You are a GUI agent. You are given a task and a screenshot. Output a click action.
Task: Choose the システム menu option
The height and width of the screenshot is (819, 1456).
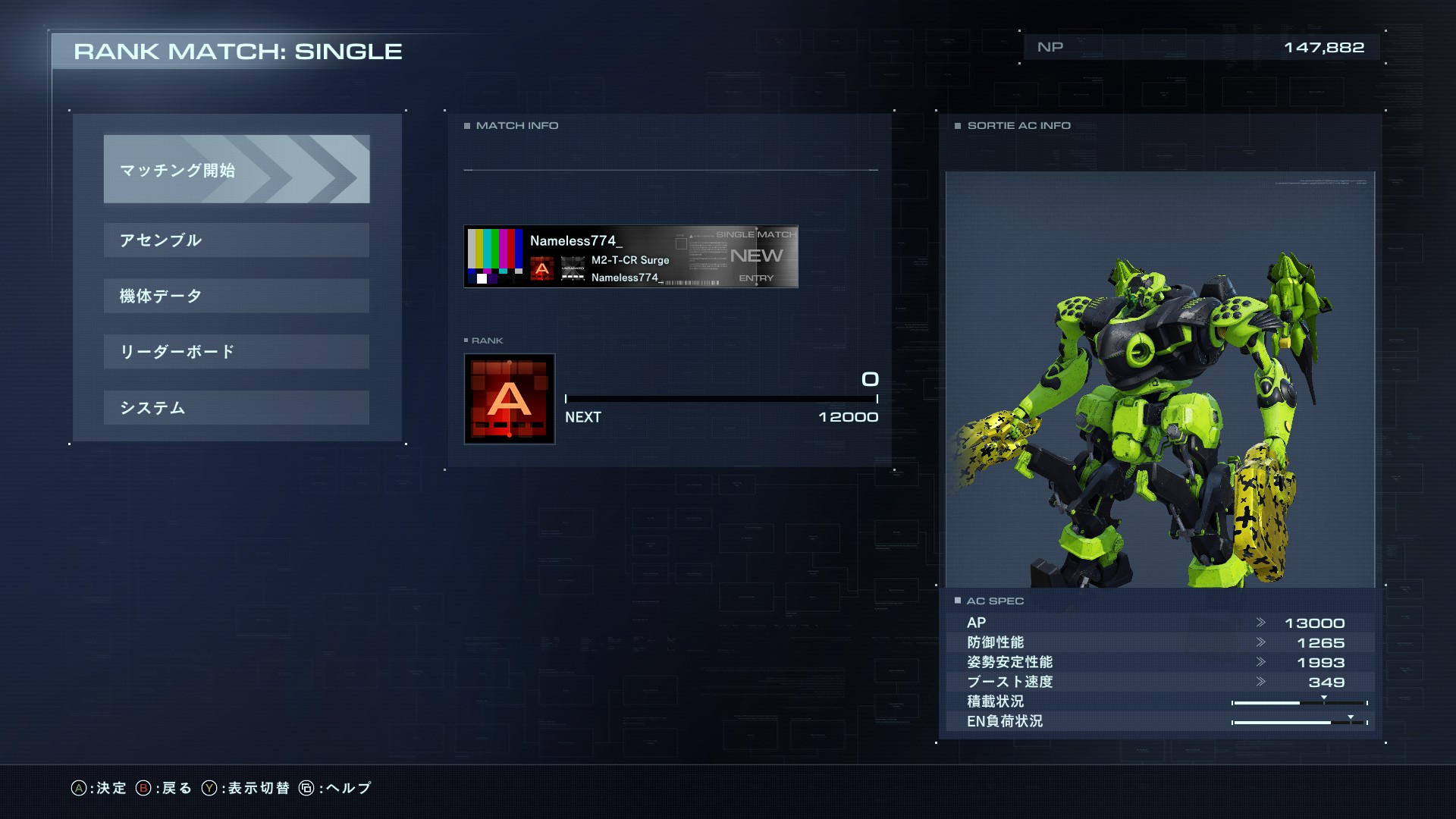click(x=237, y=408)
